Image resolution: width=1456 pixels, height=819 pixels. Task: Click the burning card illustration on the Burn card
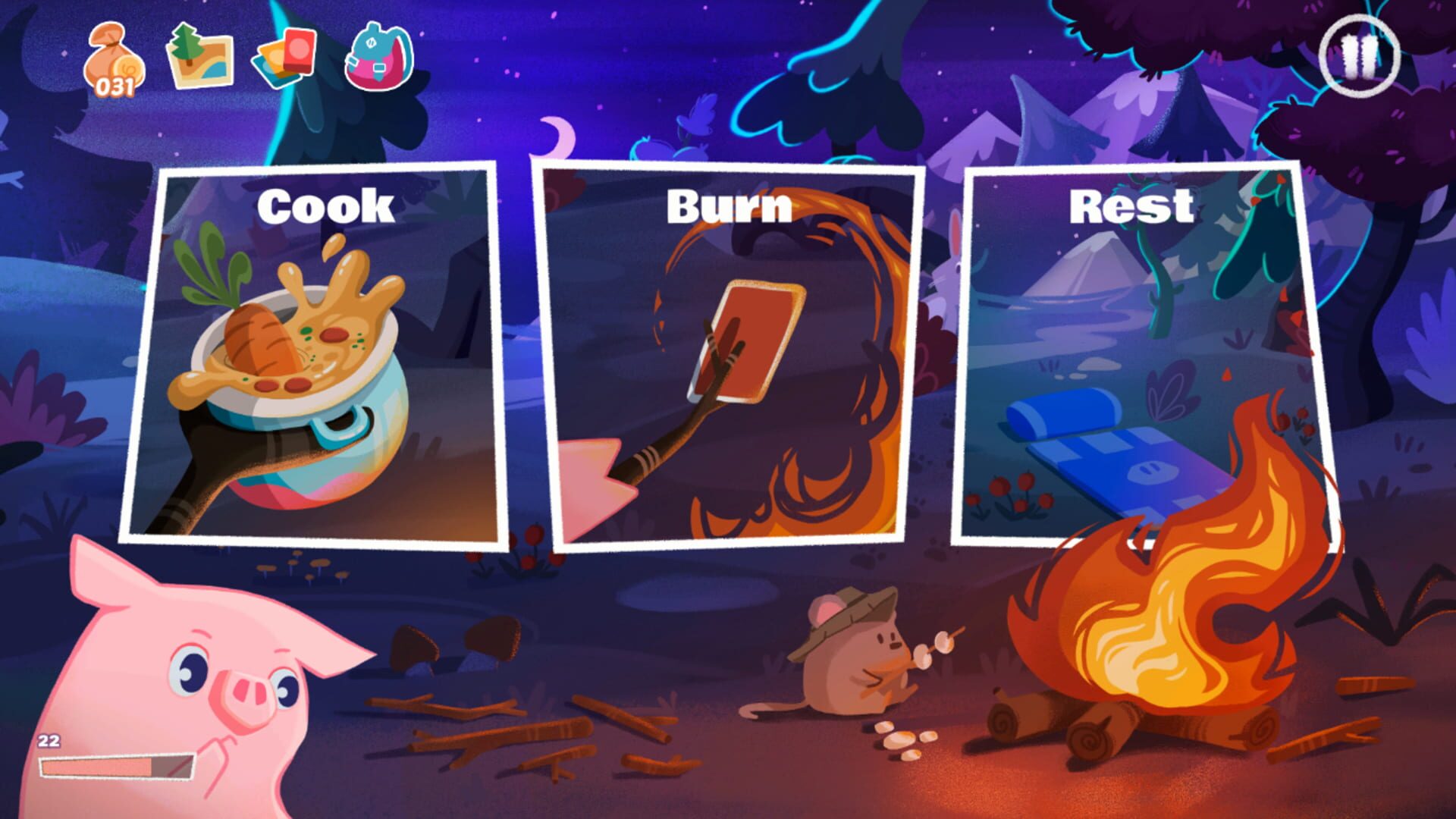(747, 341)
